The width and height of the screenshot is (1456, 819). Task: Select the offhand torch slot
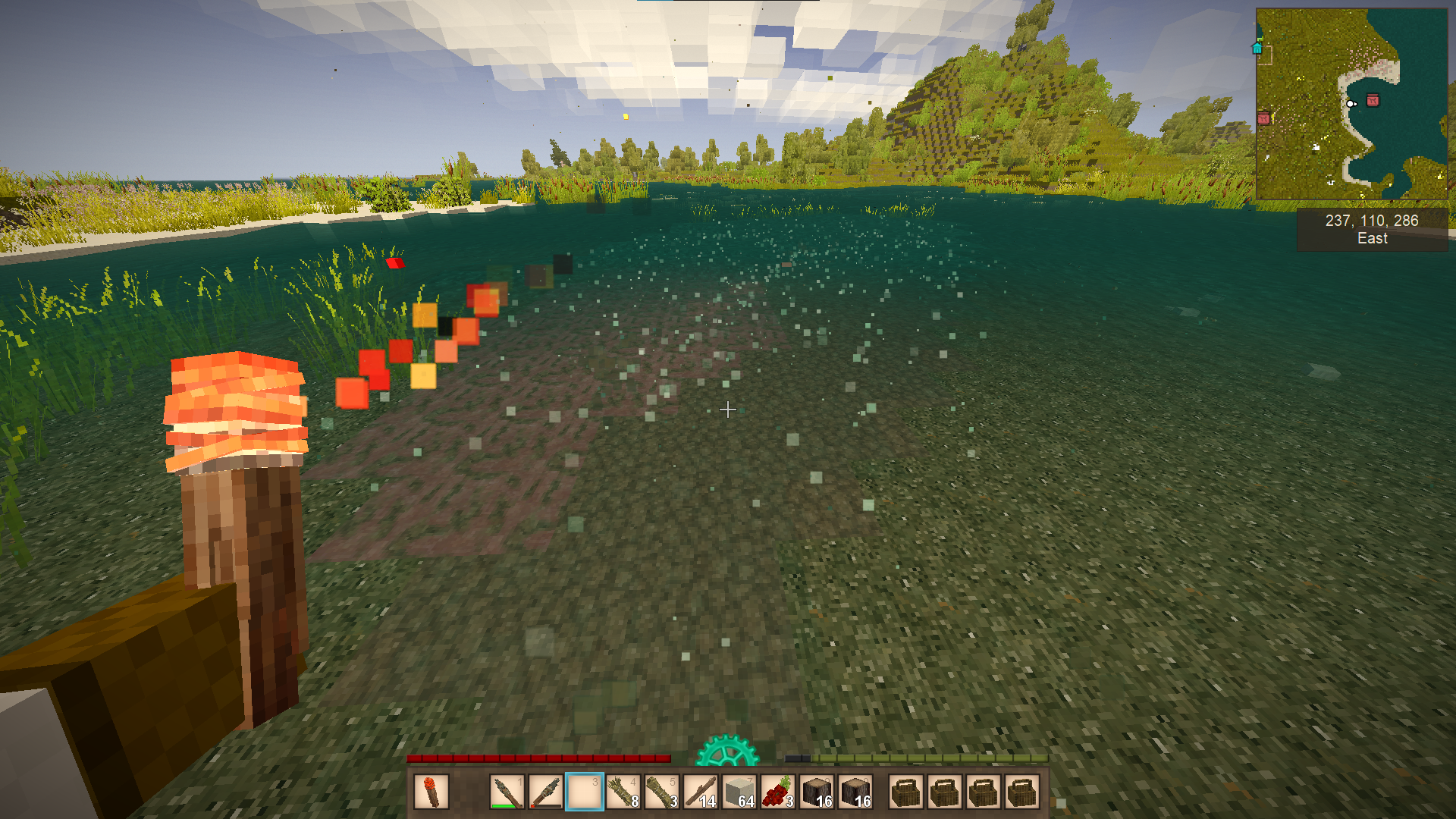pyautogui.click(x=431, y=792)
